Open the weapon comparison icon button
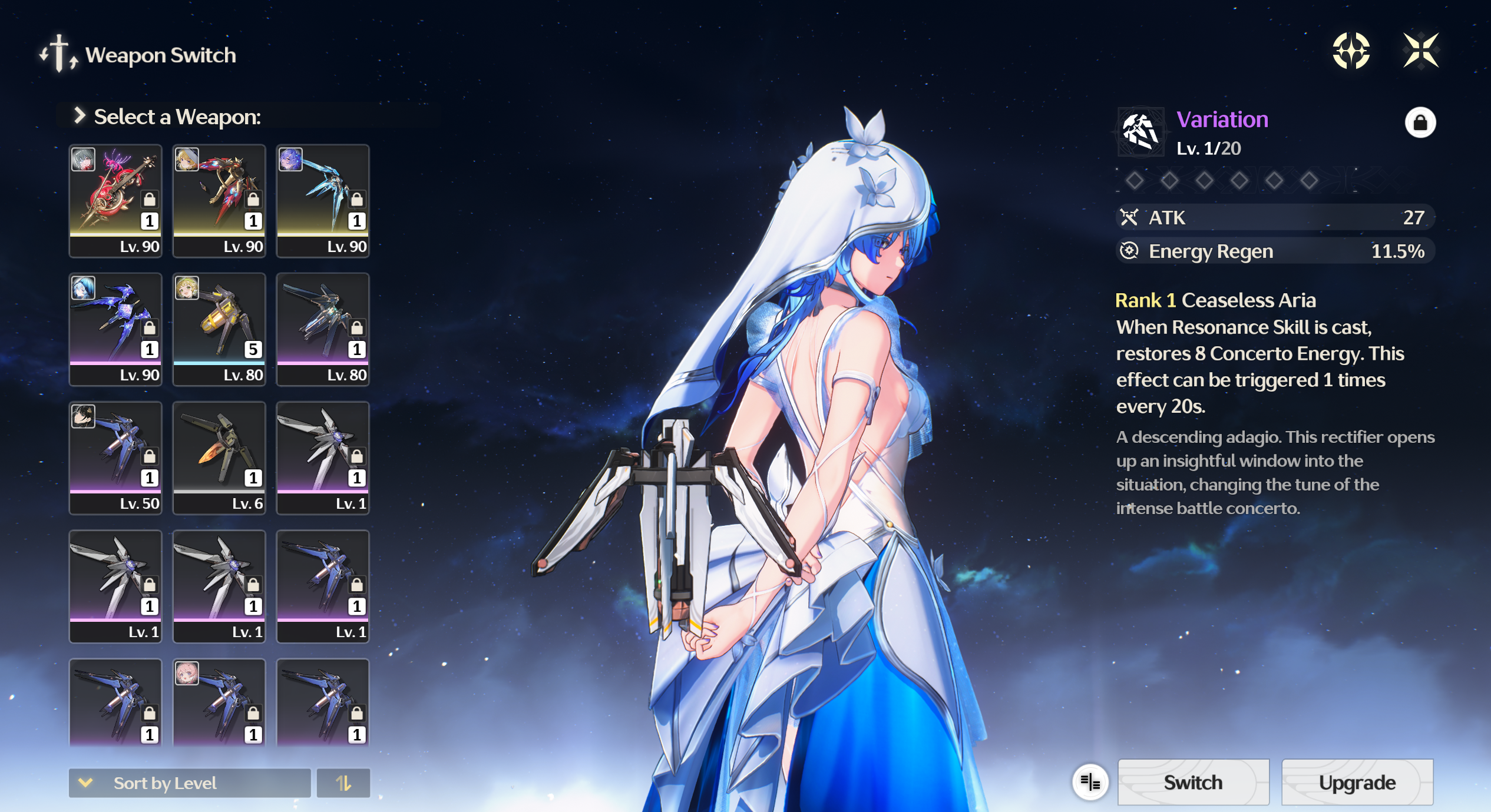Viewport: 1491px width, 812px height. pos(1090,782)
